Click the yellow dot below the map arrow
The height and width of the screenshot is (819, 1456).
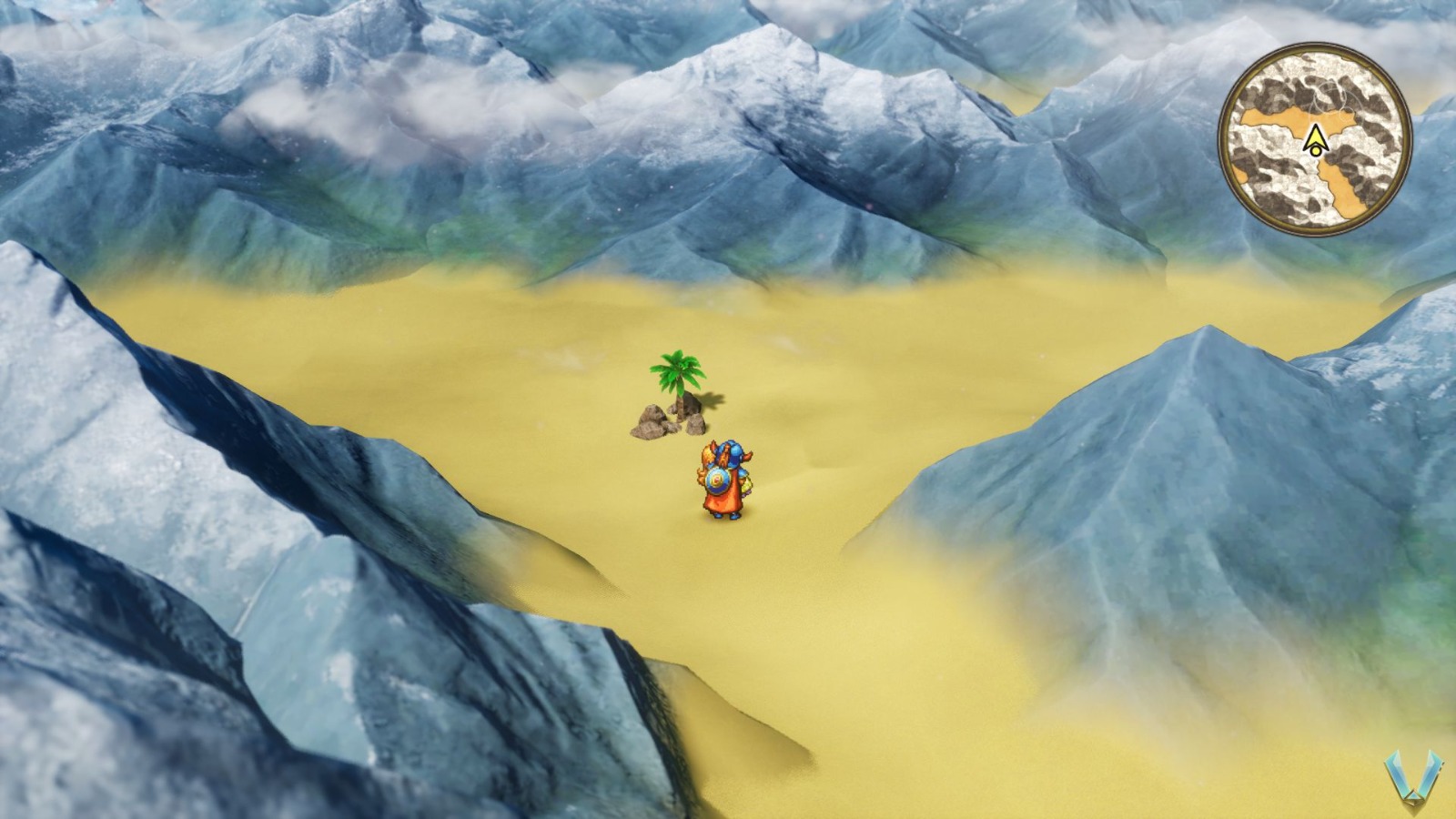pos(1316,149)
